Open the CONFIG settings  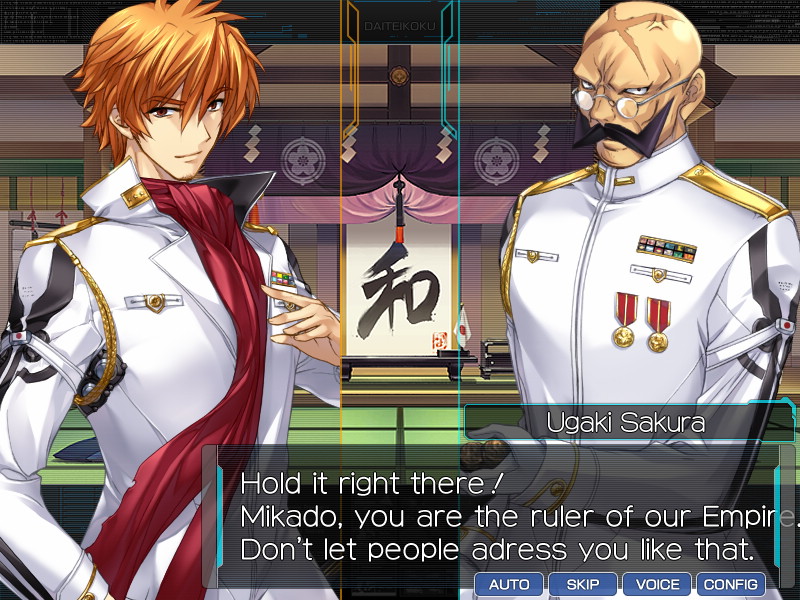(731, 584)
